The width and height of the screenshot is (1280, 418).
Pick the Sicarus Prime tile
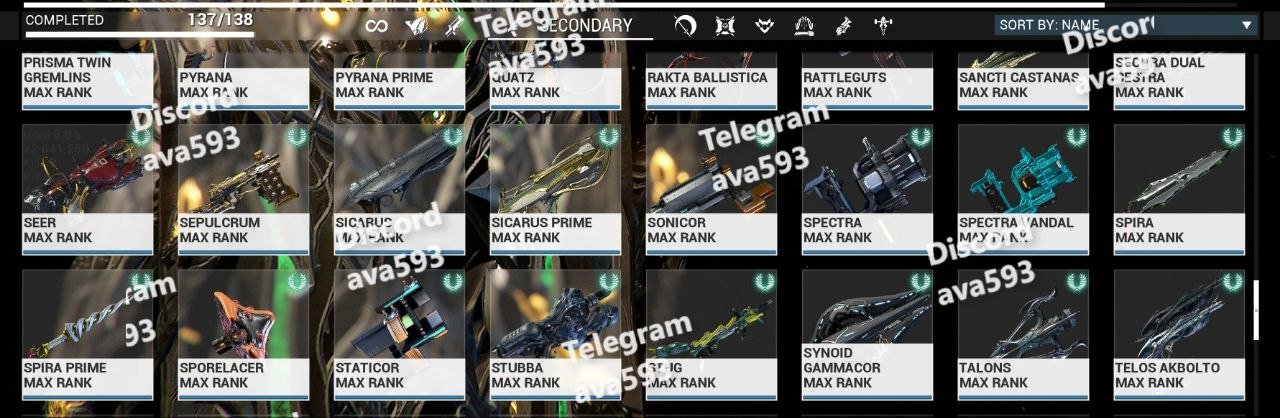(x=556, y=189)
